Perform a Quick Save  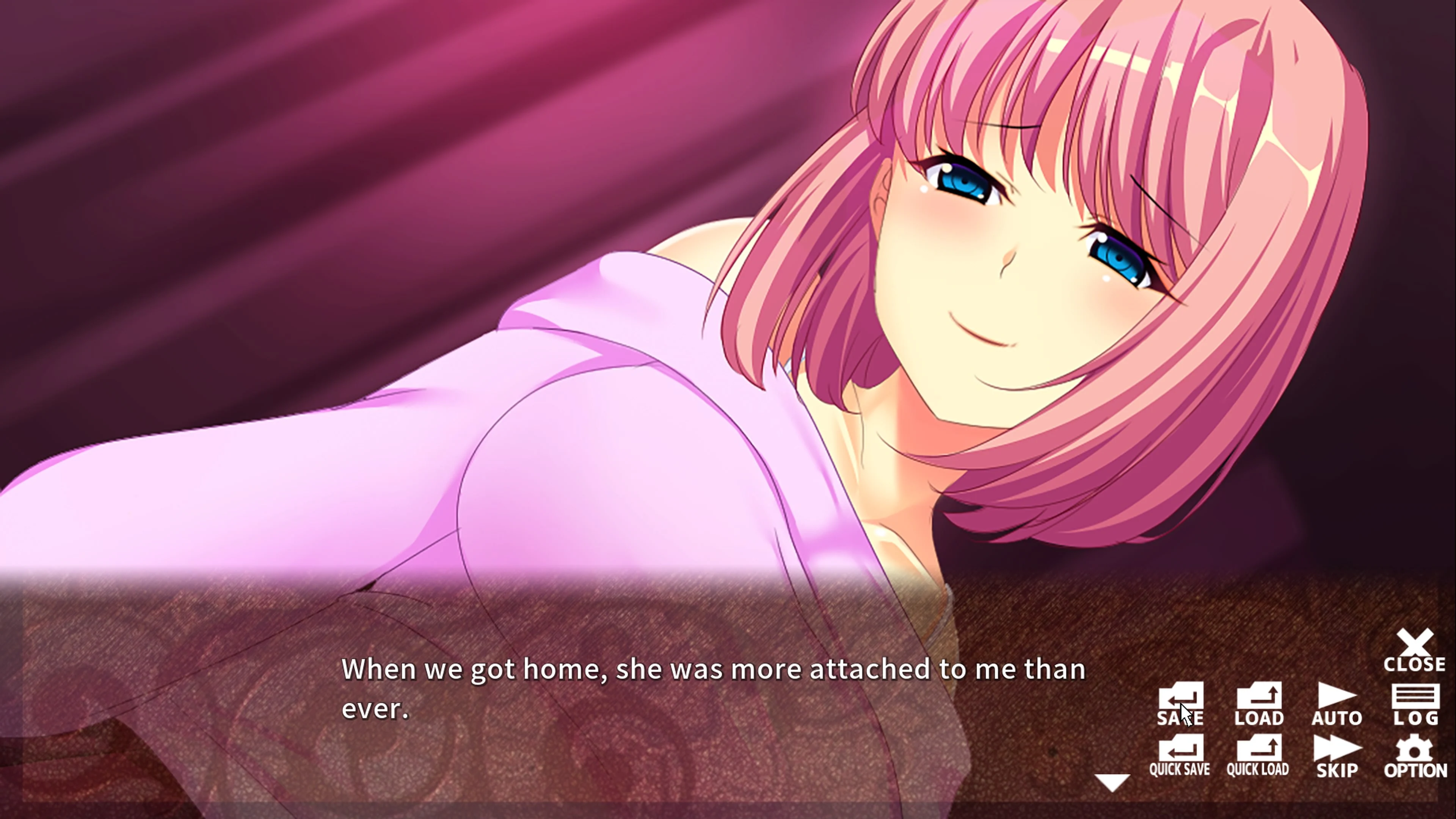point(1181,752)
